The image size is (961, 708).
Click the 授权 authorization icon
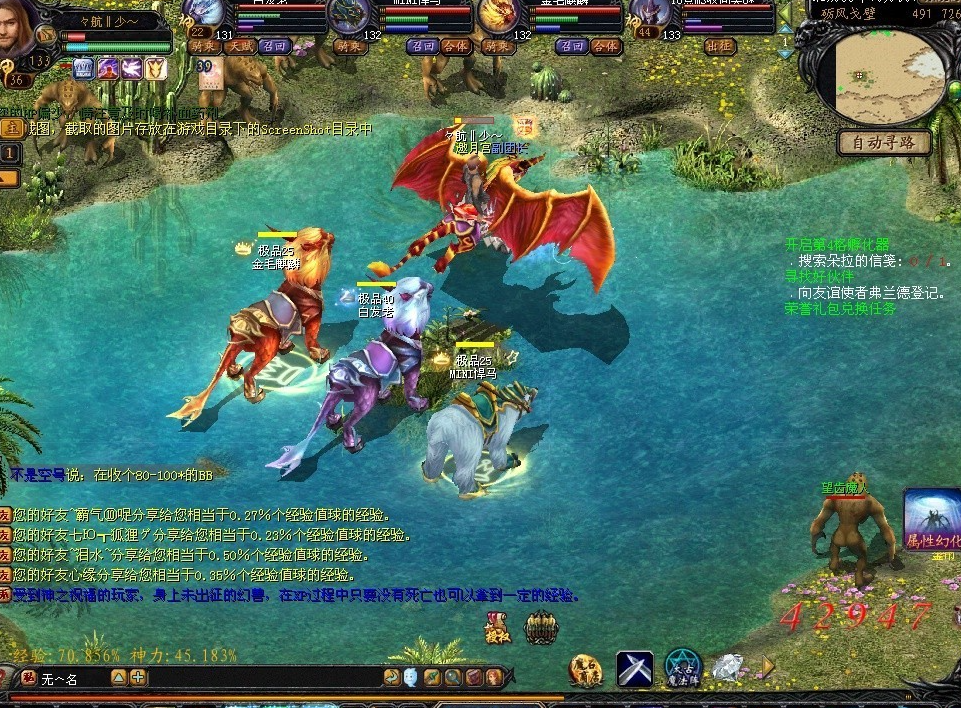coord(497,629)
